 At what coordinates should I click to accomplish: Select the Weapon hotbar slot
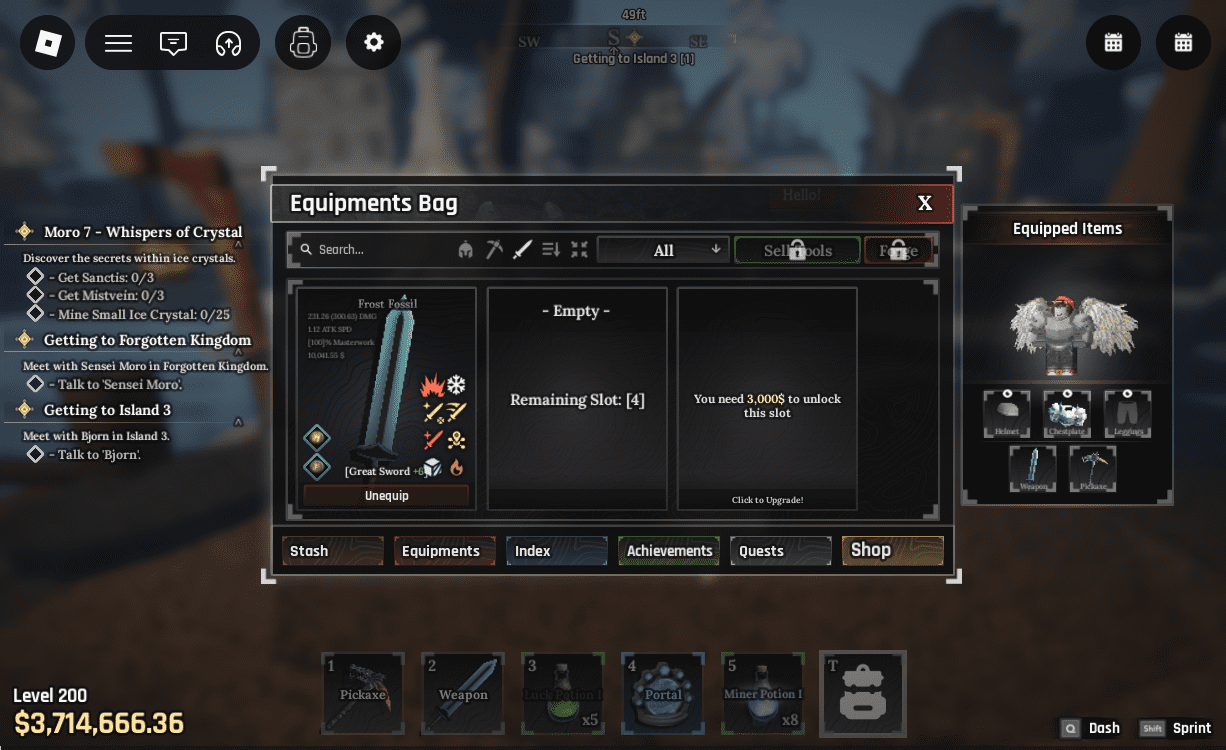tap(463, 693)
